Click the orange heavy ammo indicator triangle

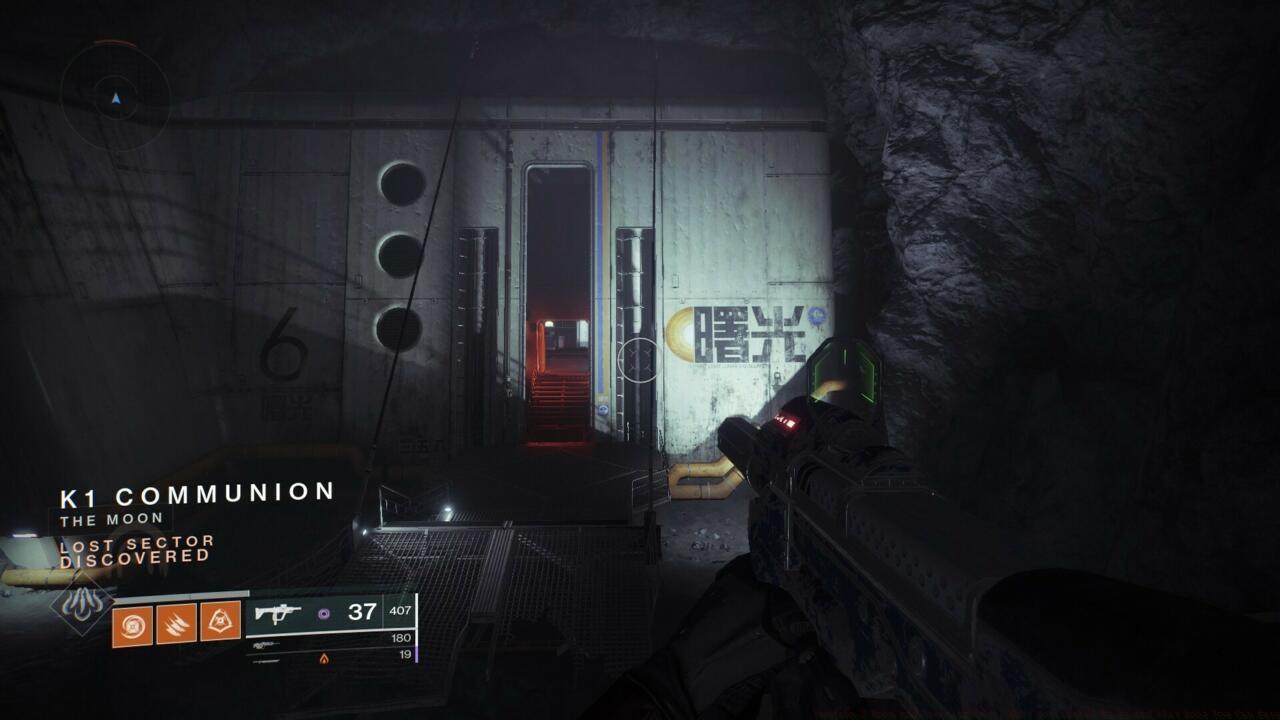(x=324, y=660)
